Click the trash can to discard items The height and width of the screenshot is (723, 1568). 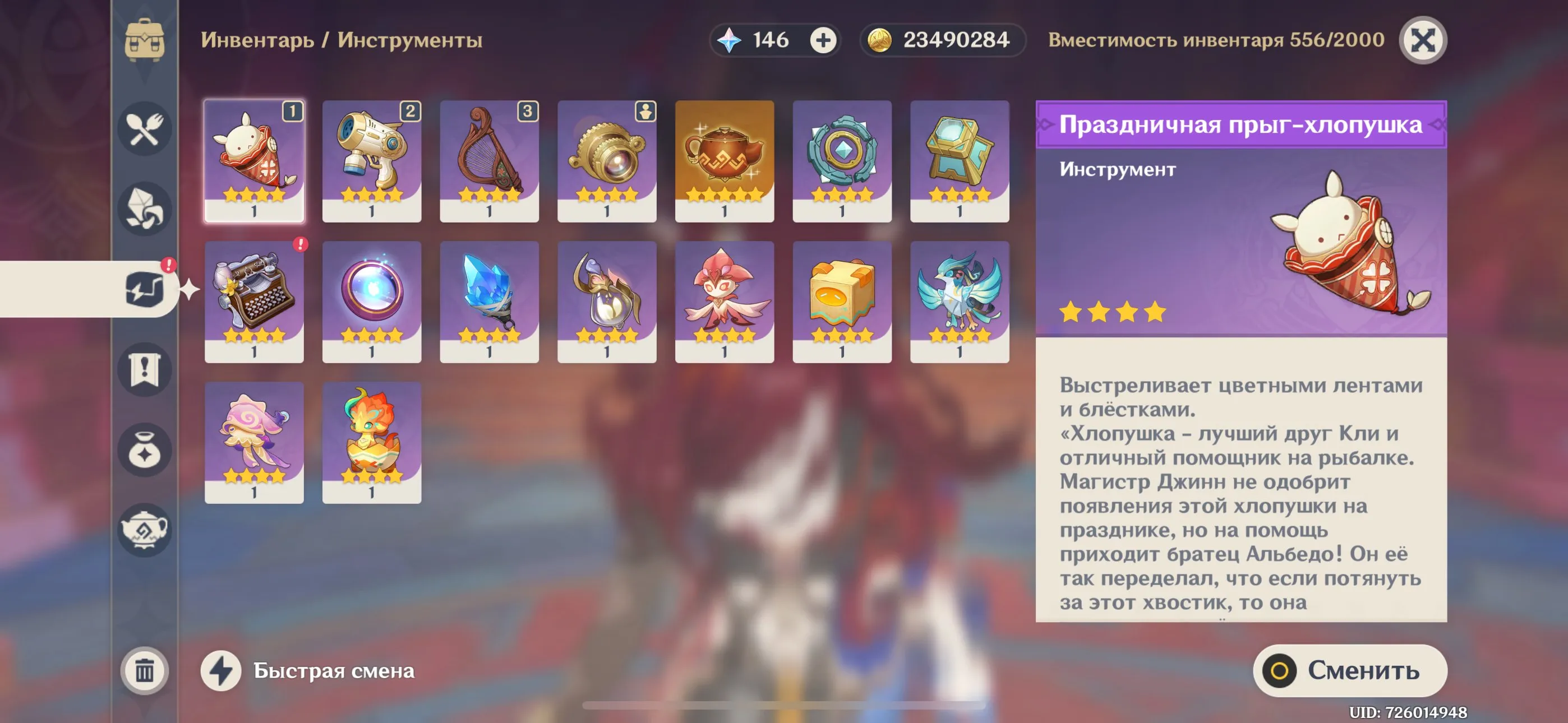coord(144,671)
